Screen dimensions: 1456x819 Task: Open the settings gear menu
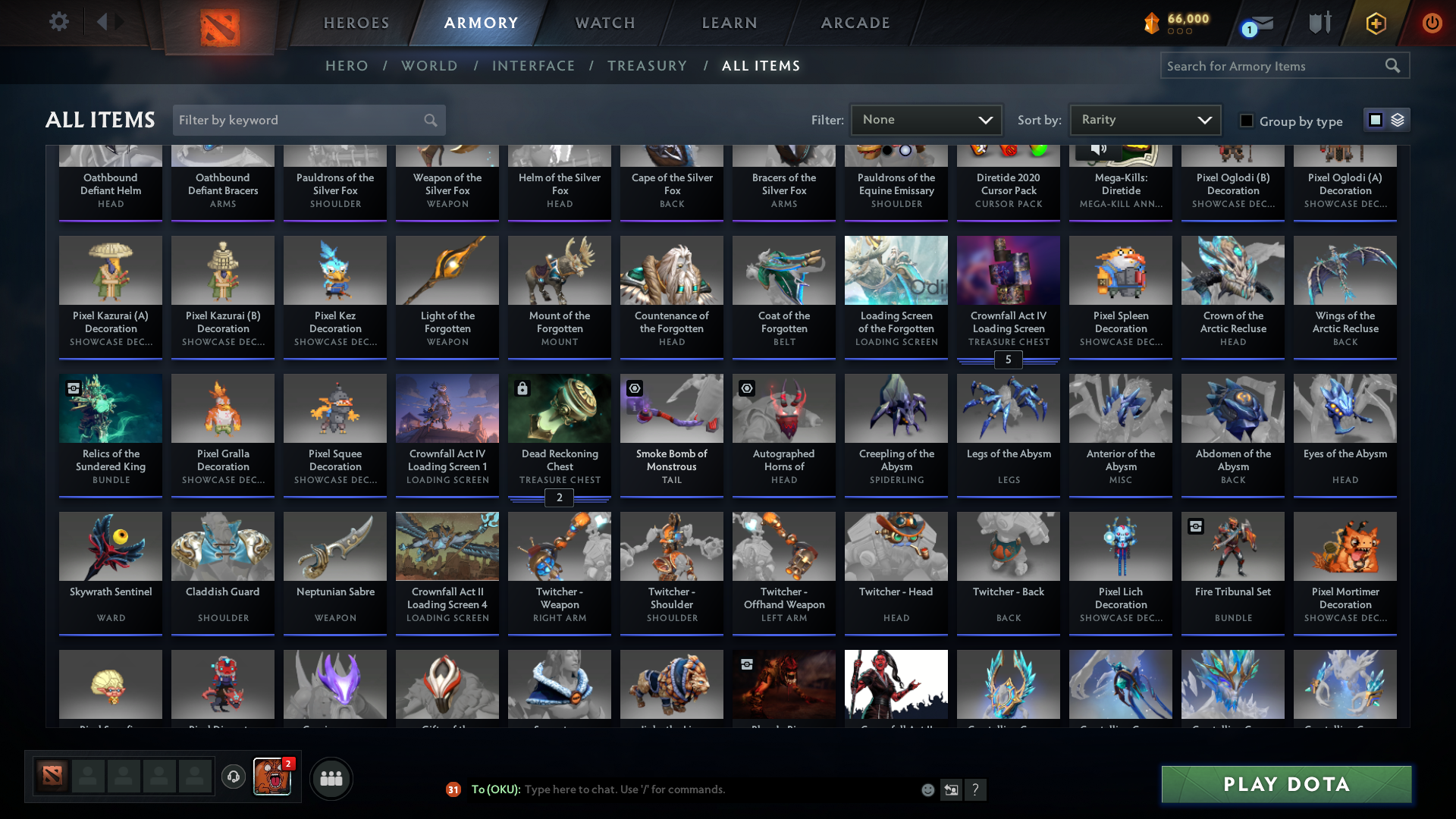click(59, 22)
